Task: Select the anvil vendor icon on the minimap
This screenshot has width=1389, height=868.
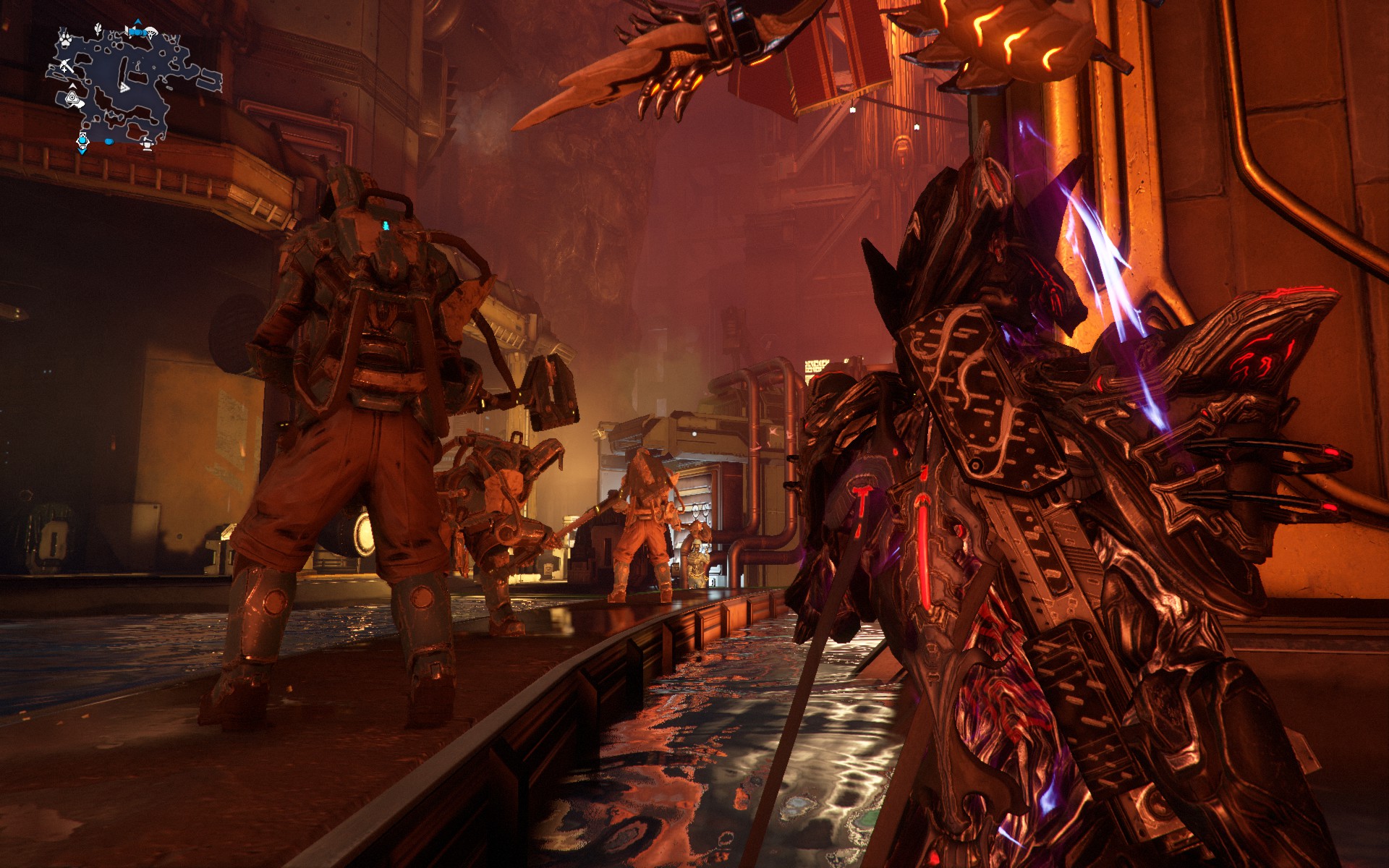Action: coord(146,144)
